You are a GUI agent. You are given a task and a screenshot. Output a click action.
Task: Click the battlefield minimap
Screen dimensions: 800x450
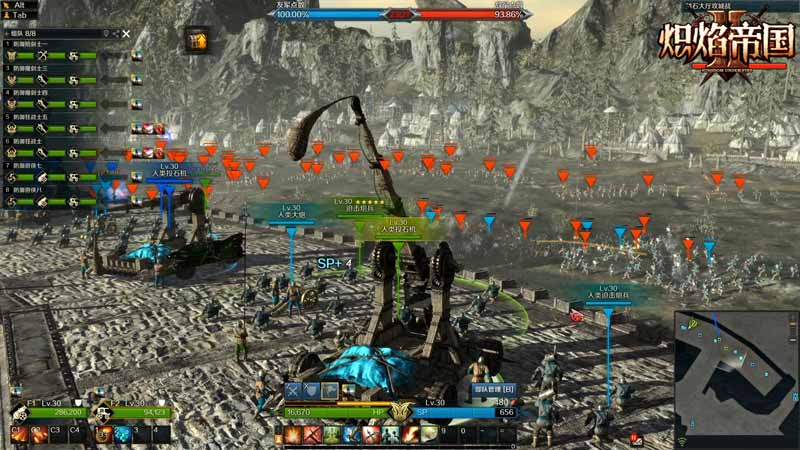(735, 377)
